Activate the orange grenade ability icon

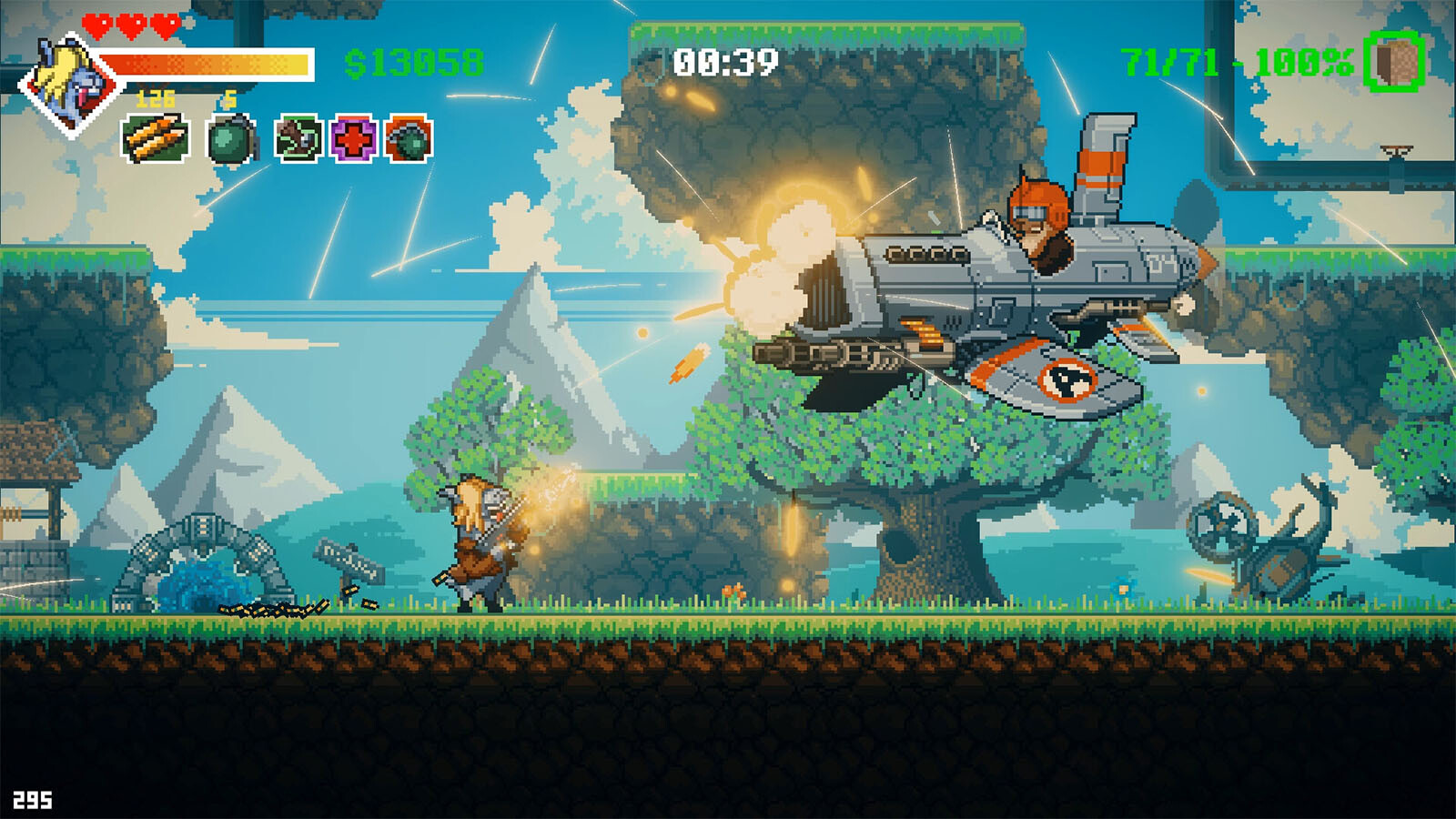(409, 139)
